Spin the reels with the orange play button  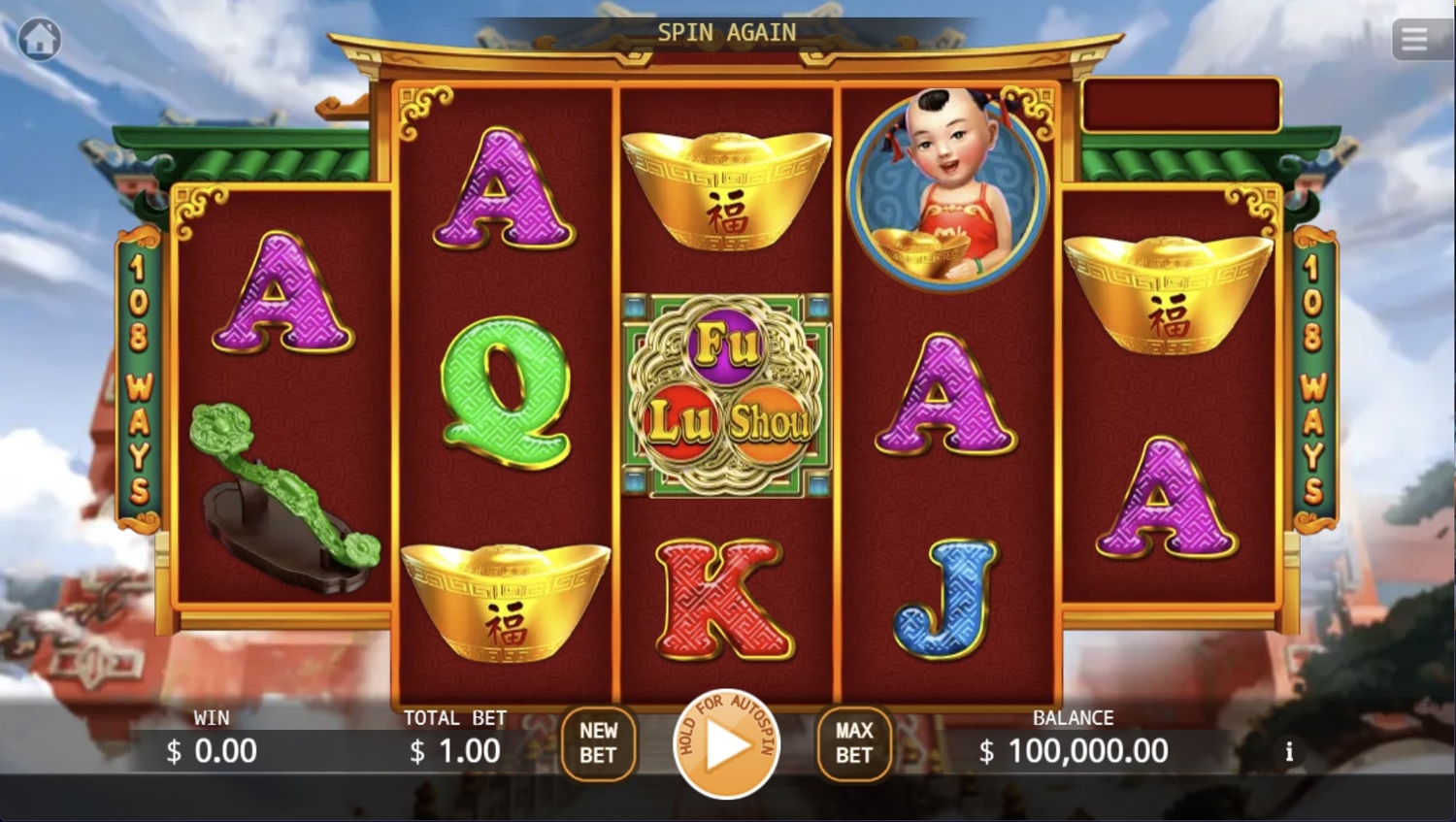pos(726,745)
